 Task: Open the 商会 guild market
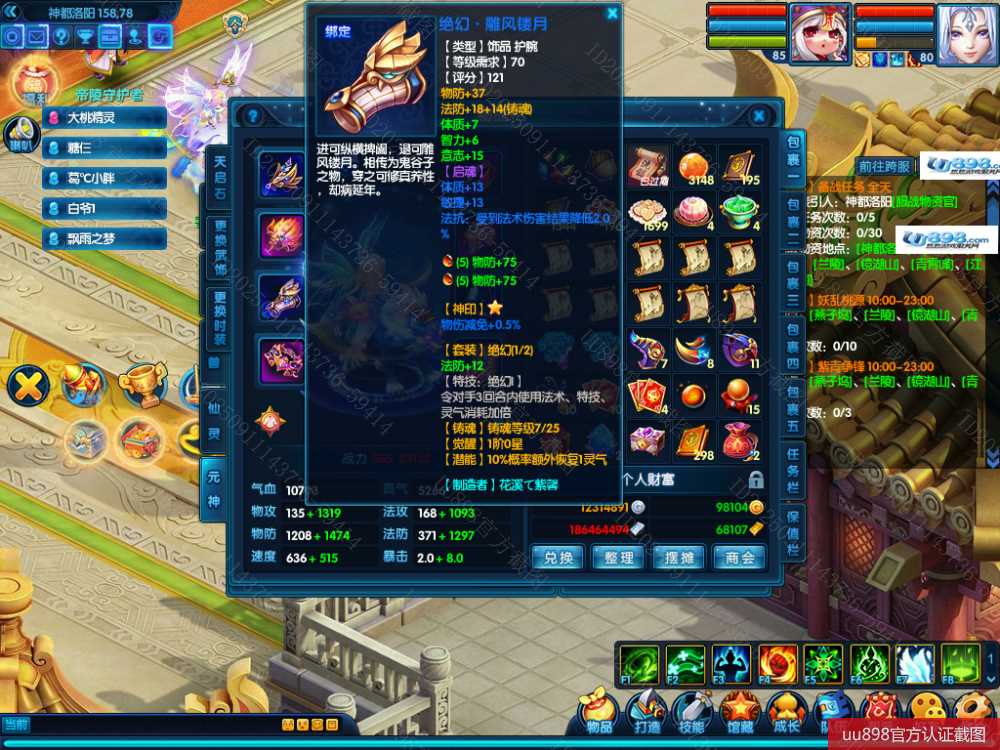741,557
